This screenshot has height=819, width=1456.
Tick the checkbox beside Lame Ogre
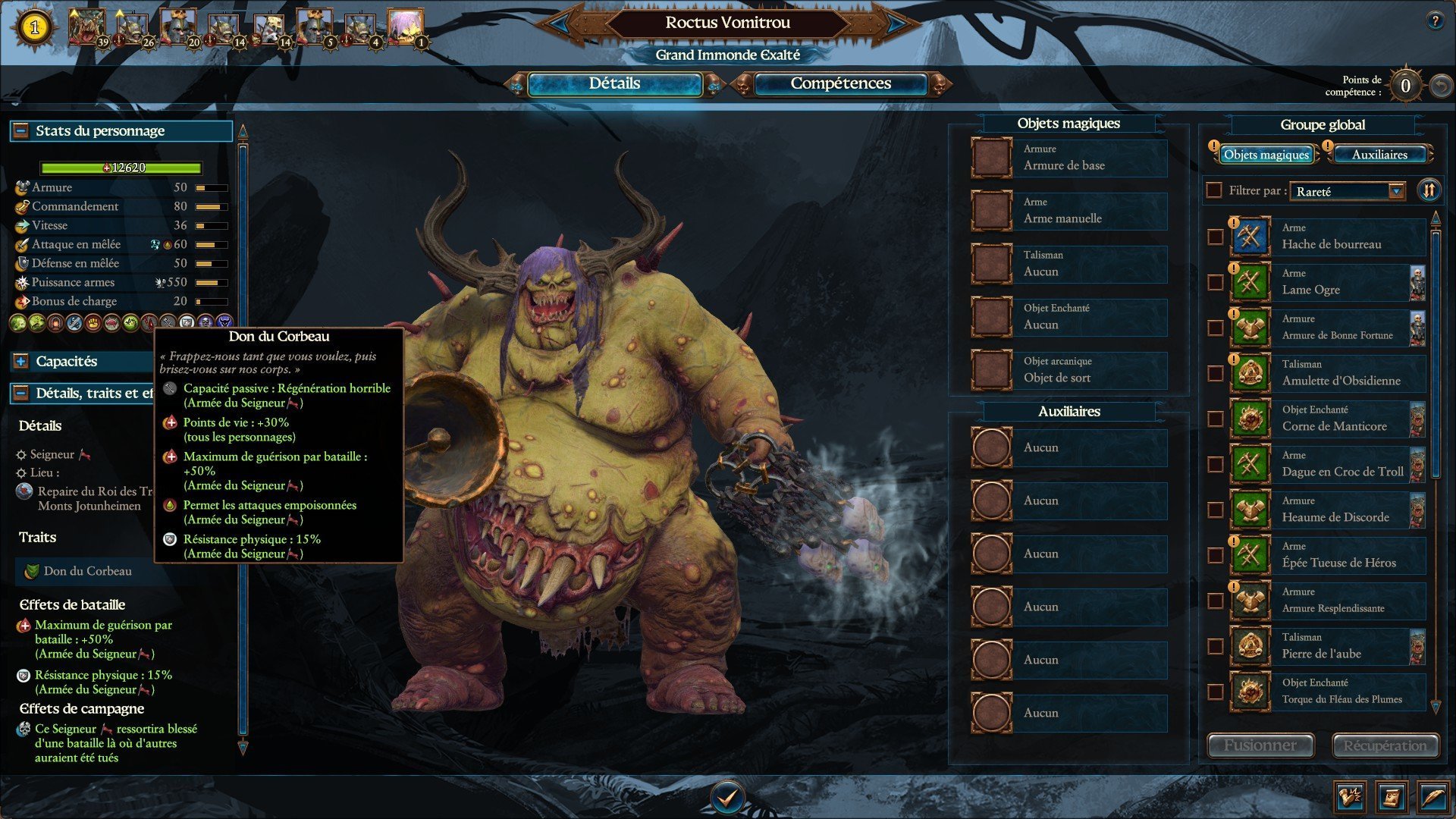tap(1215, 281)
